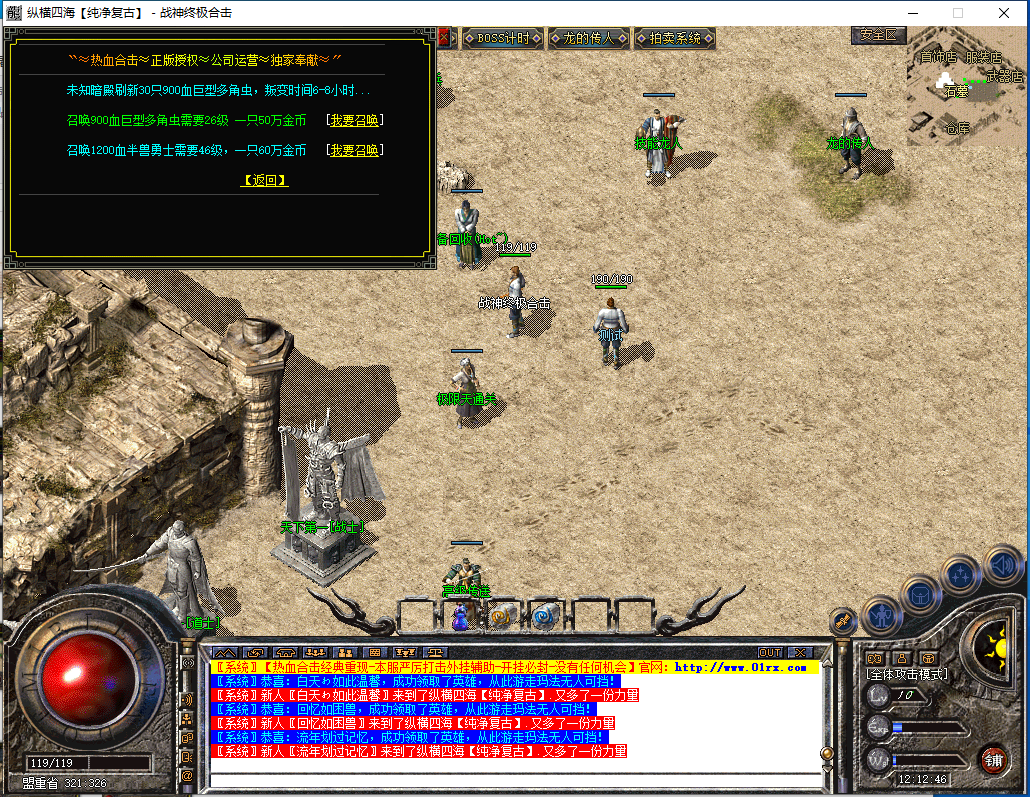The image size is (1030, 797).
Task: Use the blue scroll in the belt
Action: [543, 617]
